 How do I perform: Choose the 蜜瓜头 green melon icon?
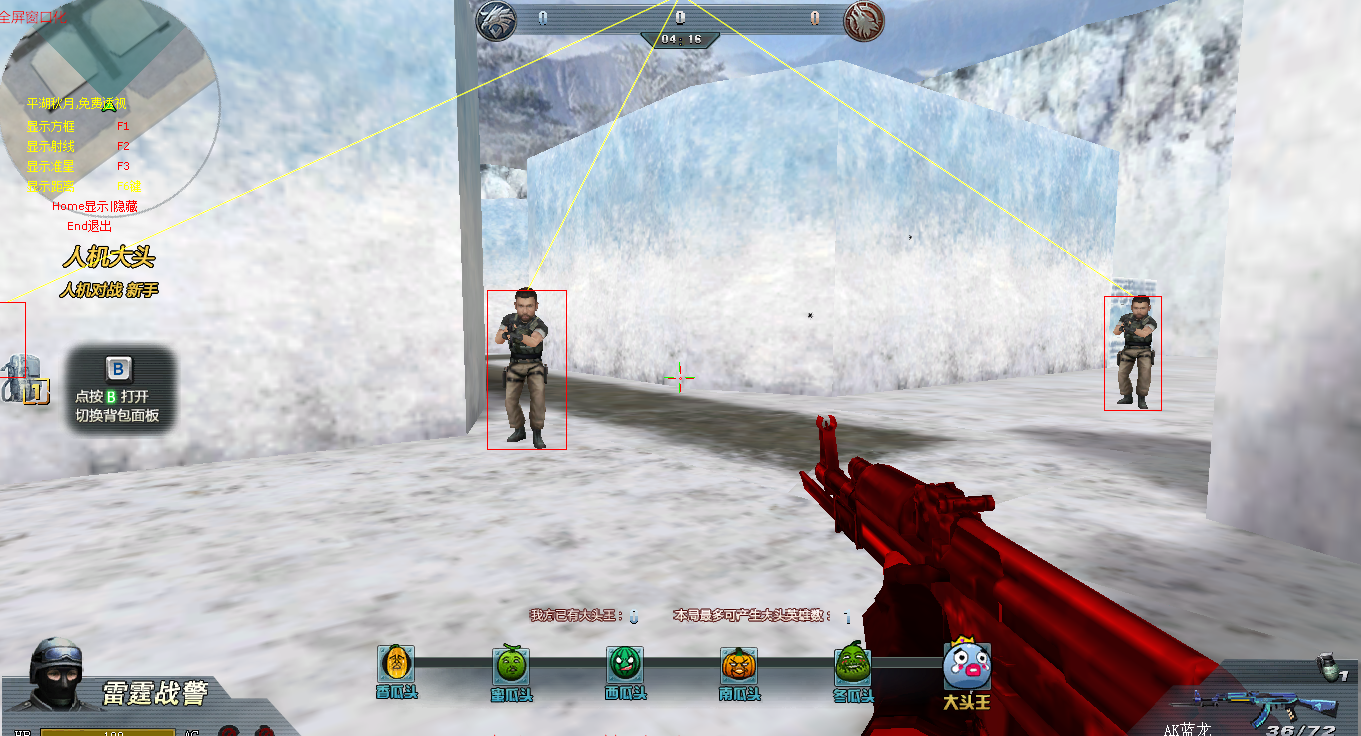(x=511, y=663)
